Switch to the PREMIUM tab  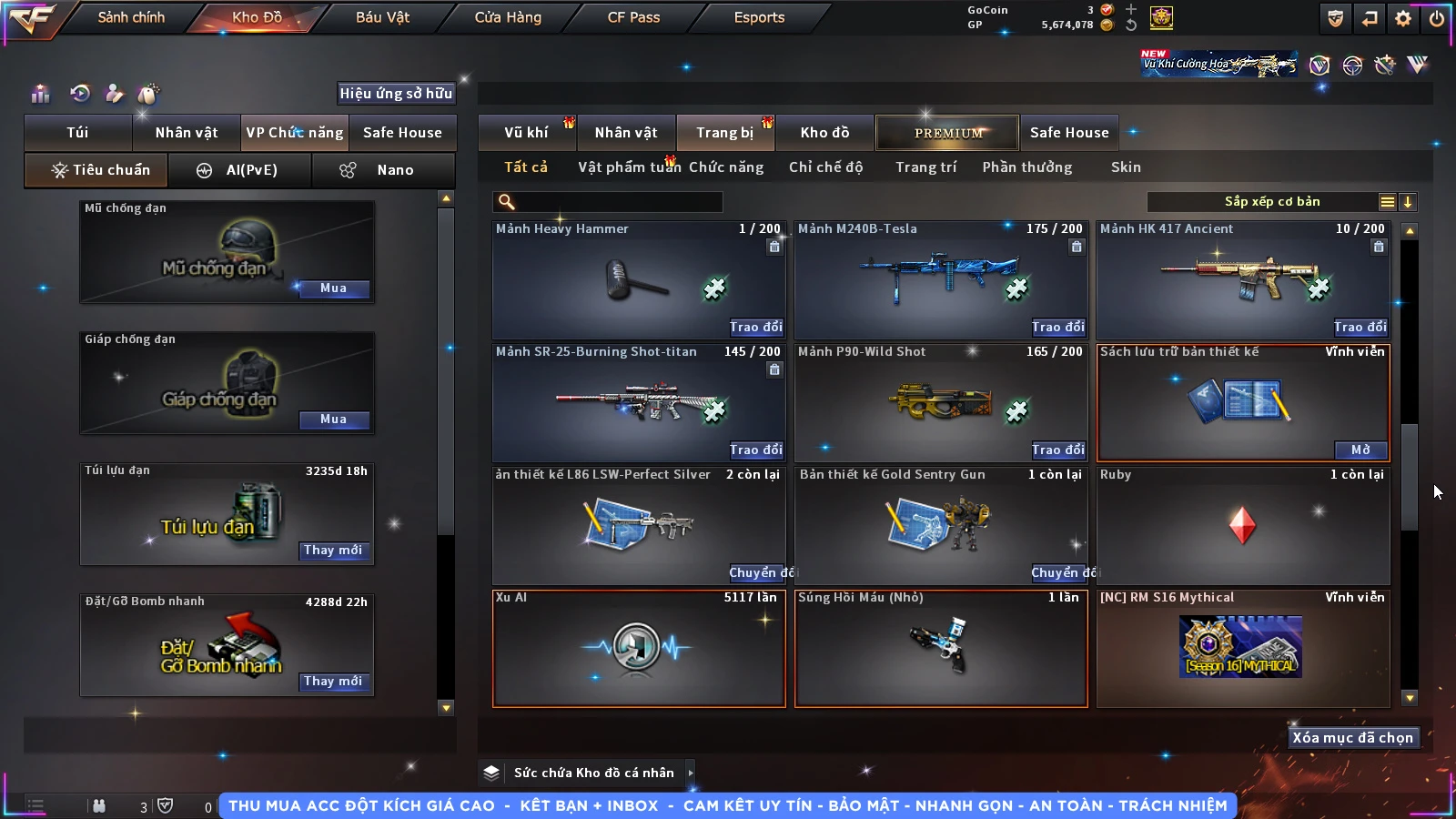948,133
